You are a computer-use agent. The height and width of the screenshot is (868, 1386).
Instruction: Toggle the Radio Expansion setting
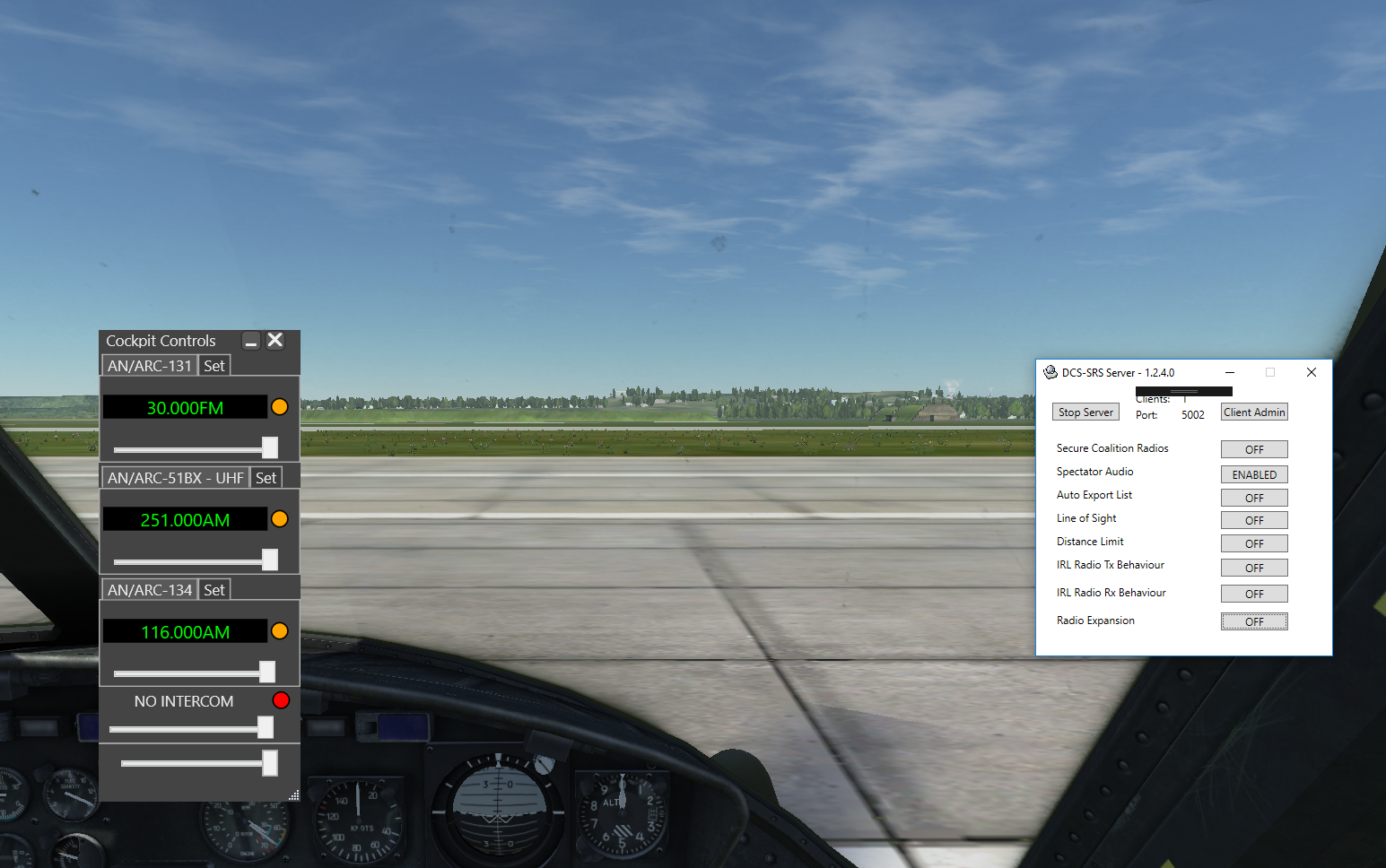click(x=1254, y=621)
